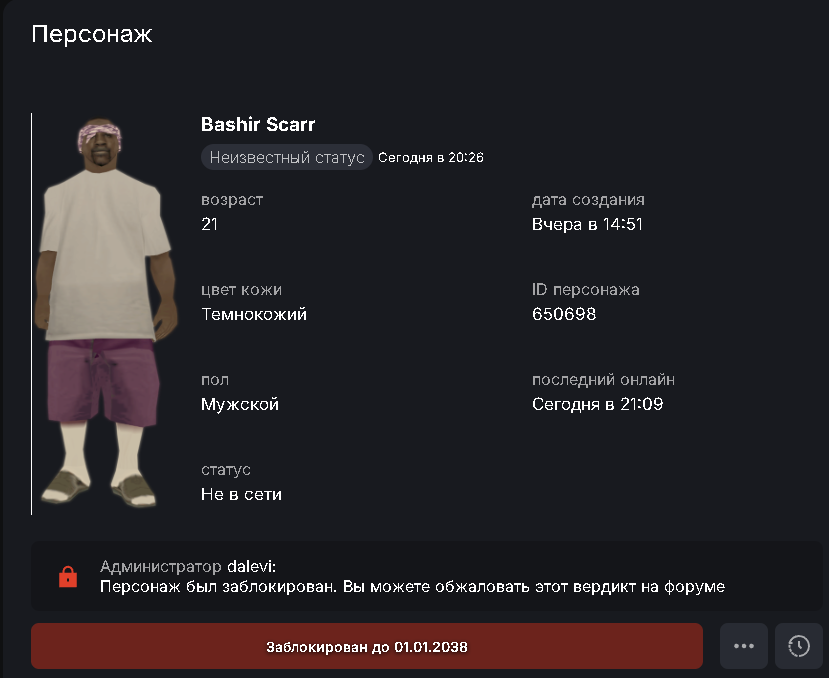Click the "Неизвестный статус" status badge
The image size is (829, 678).
pyautogui.click(x=286, y=158)
